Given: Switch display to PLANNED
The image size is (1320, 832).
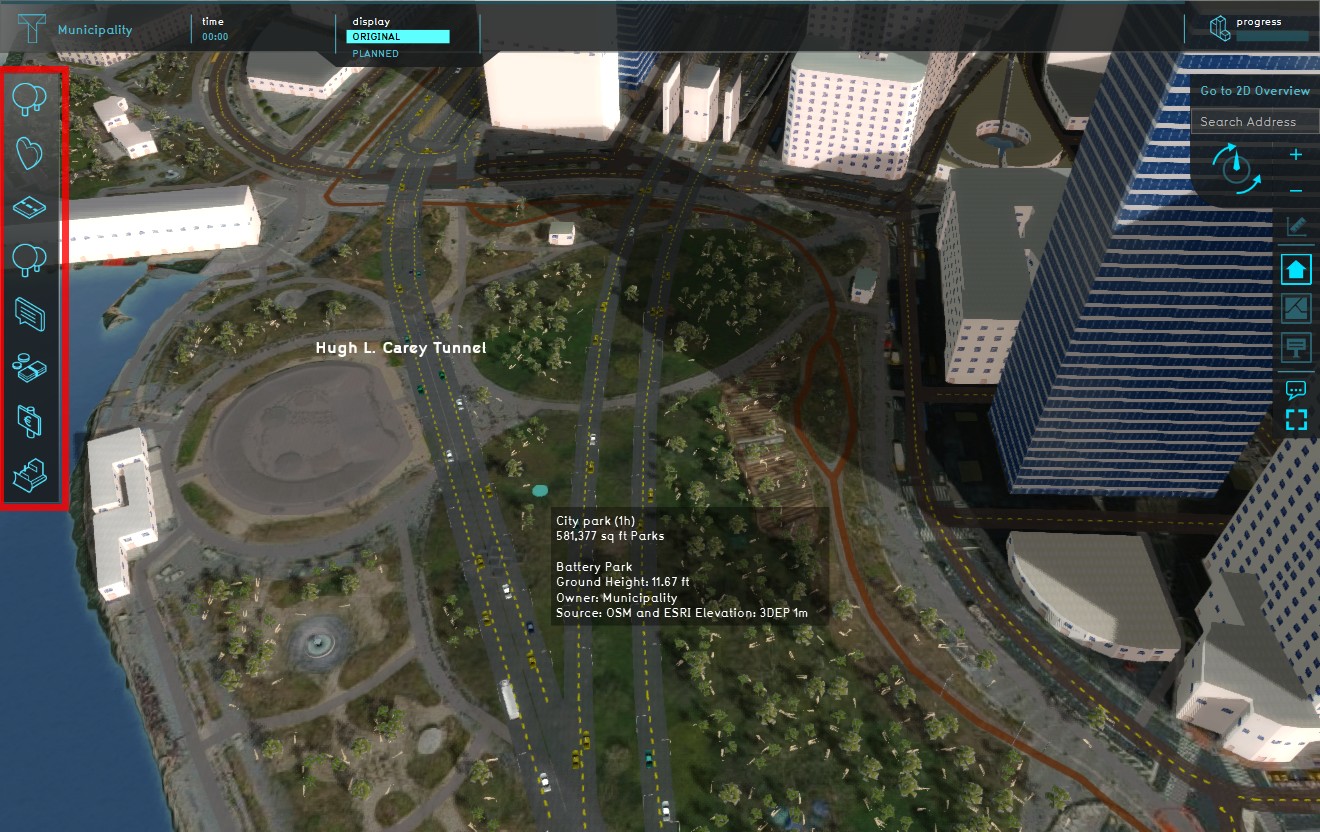Looking at the screenshot, I should pyautogui.click(x=376, y=54).
